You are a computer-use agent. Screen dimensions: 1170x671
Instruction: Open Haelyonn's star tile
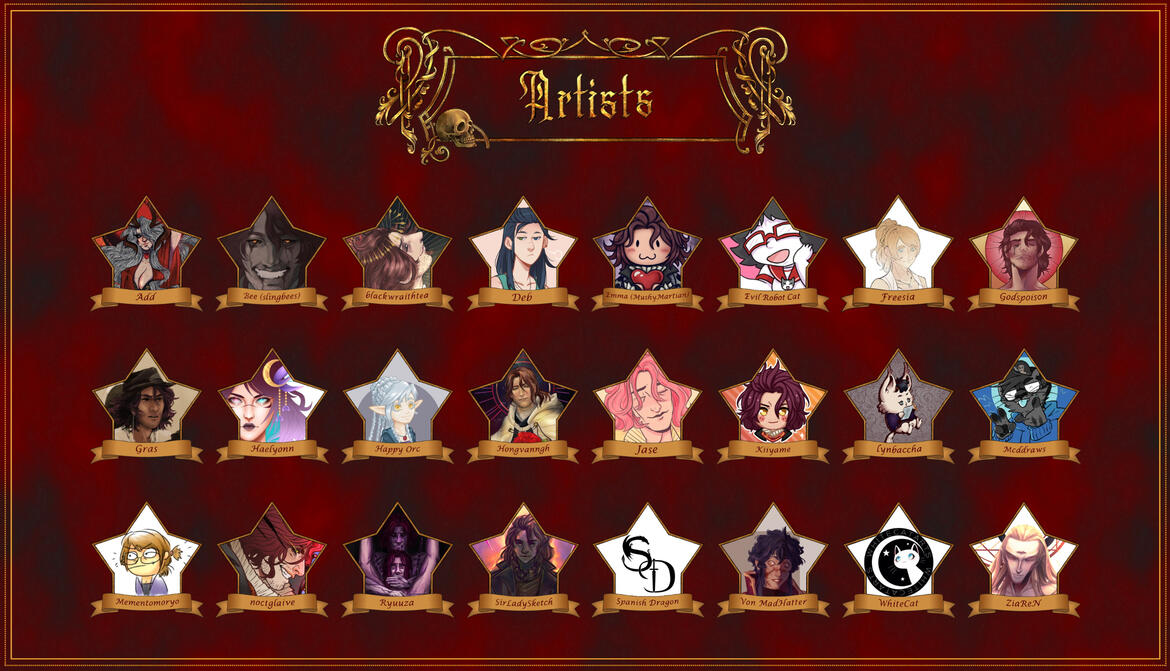[x=272, y=405]
